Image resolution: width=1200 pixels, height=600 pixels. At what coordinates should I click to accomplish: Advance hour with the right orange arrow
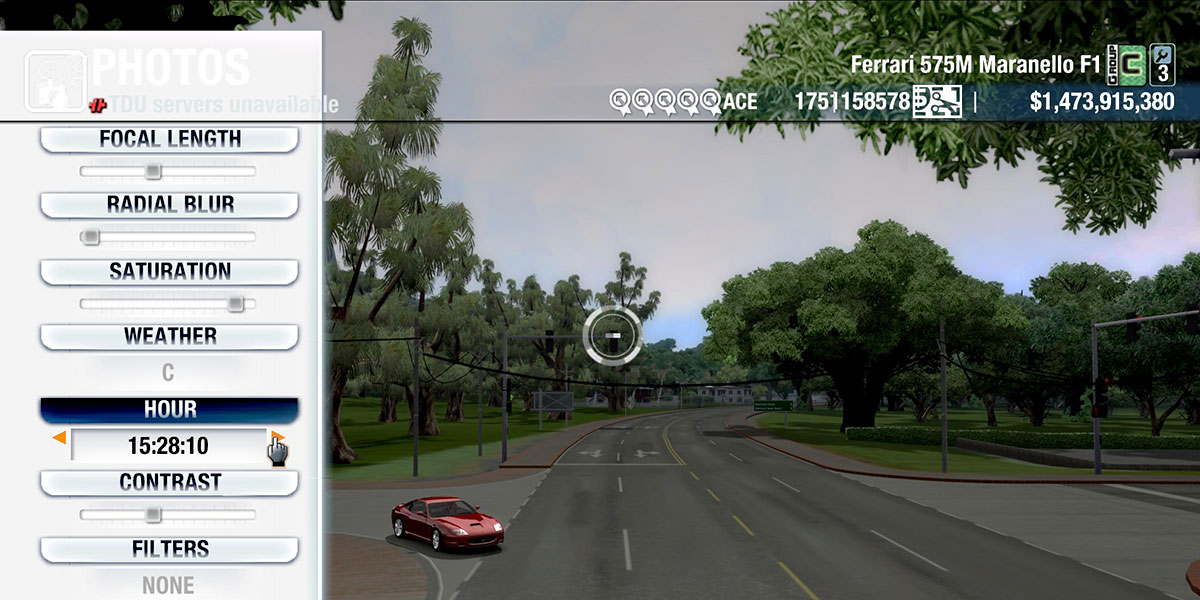[x=278, y=437]
